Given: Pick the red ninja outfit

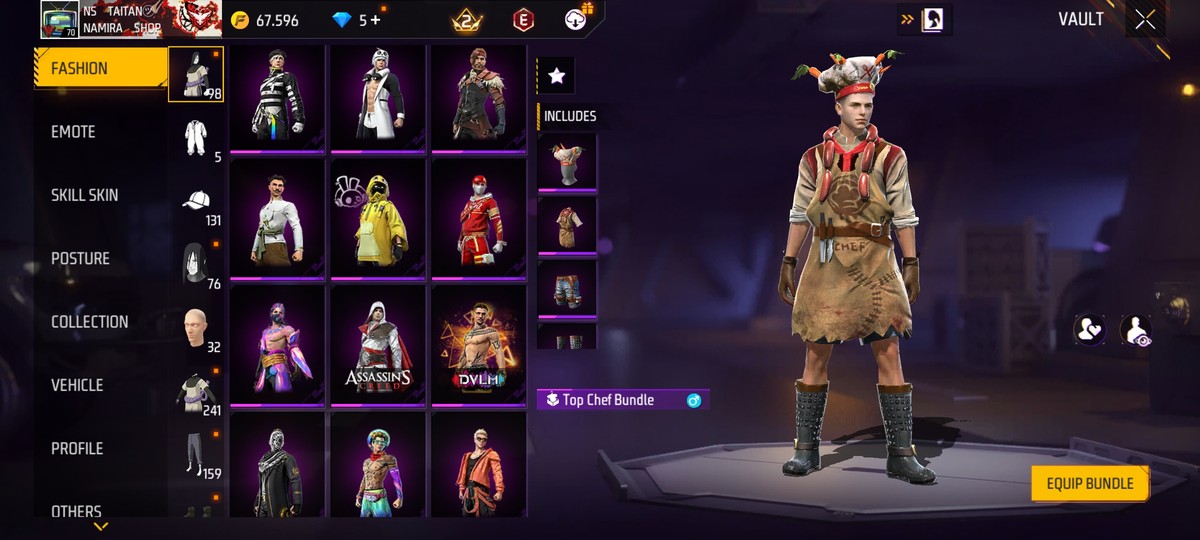Looking at the screenshot, I should (479, 218).
